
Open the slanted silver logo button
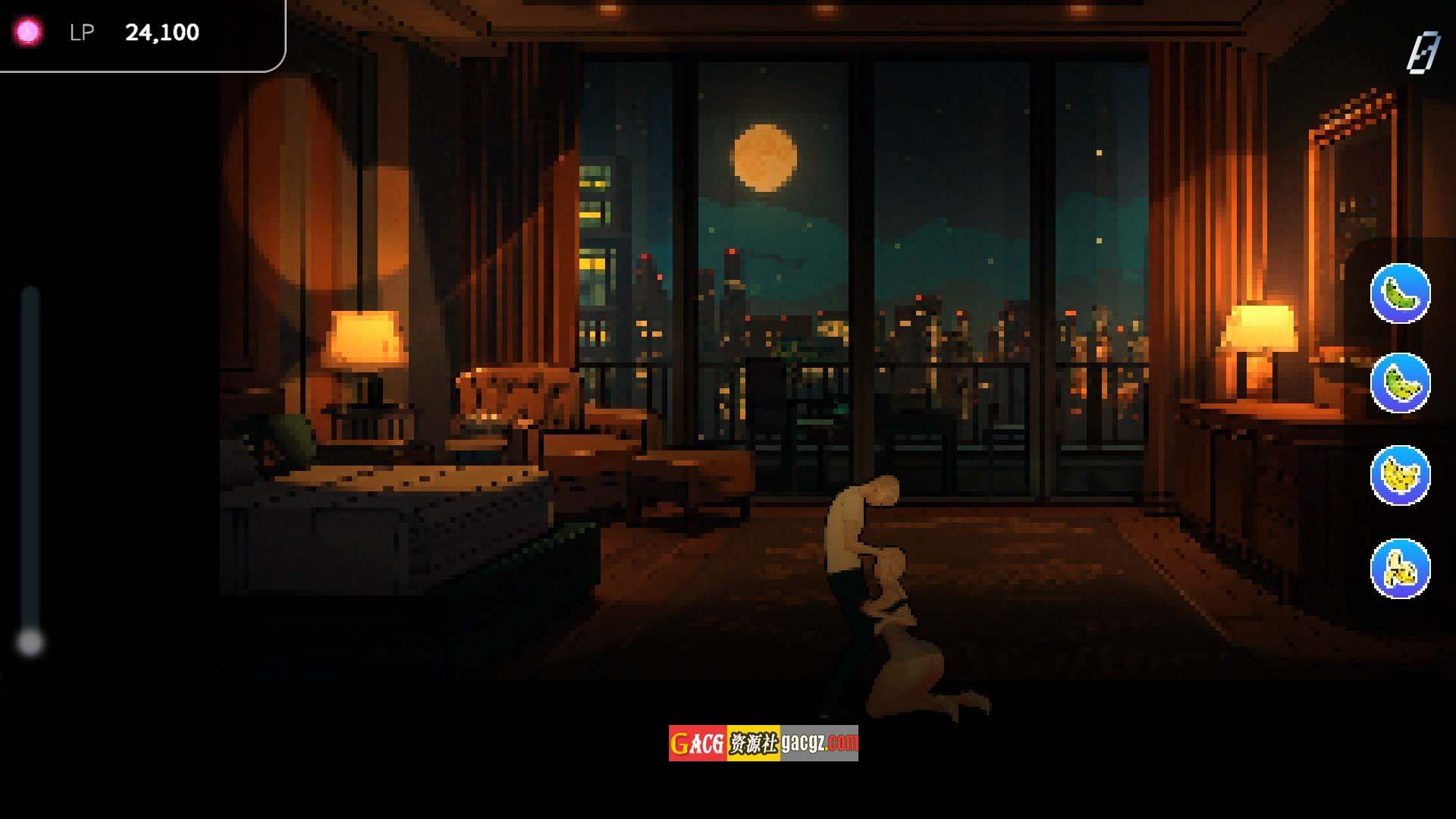(x=1423, y=53)
